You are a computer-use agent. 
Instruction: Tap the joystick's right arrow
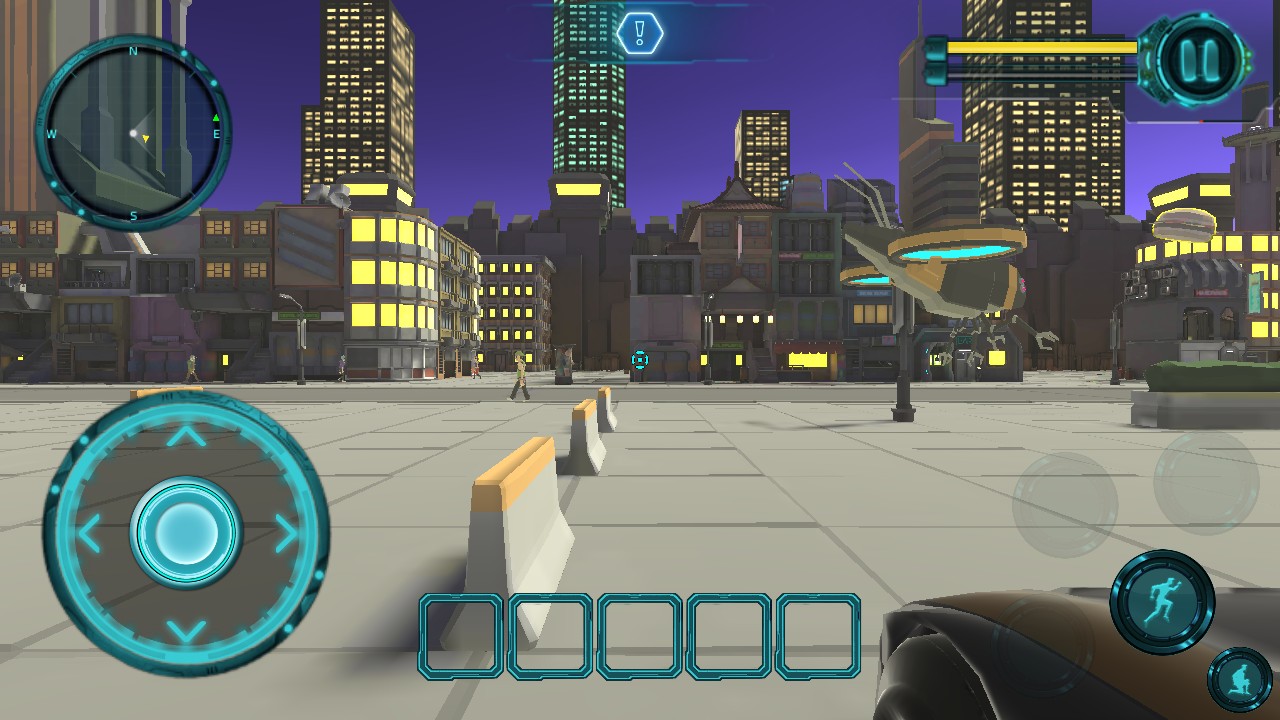(286, 533)
